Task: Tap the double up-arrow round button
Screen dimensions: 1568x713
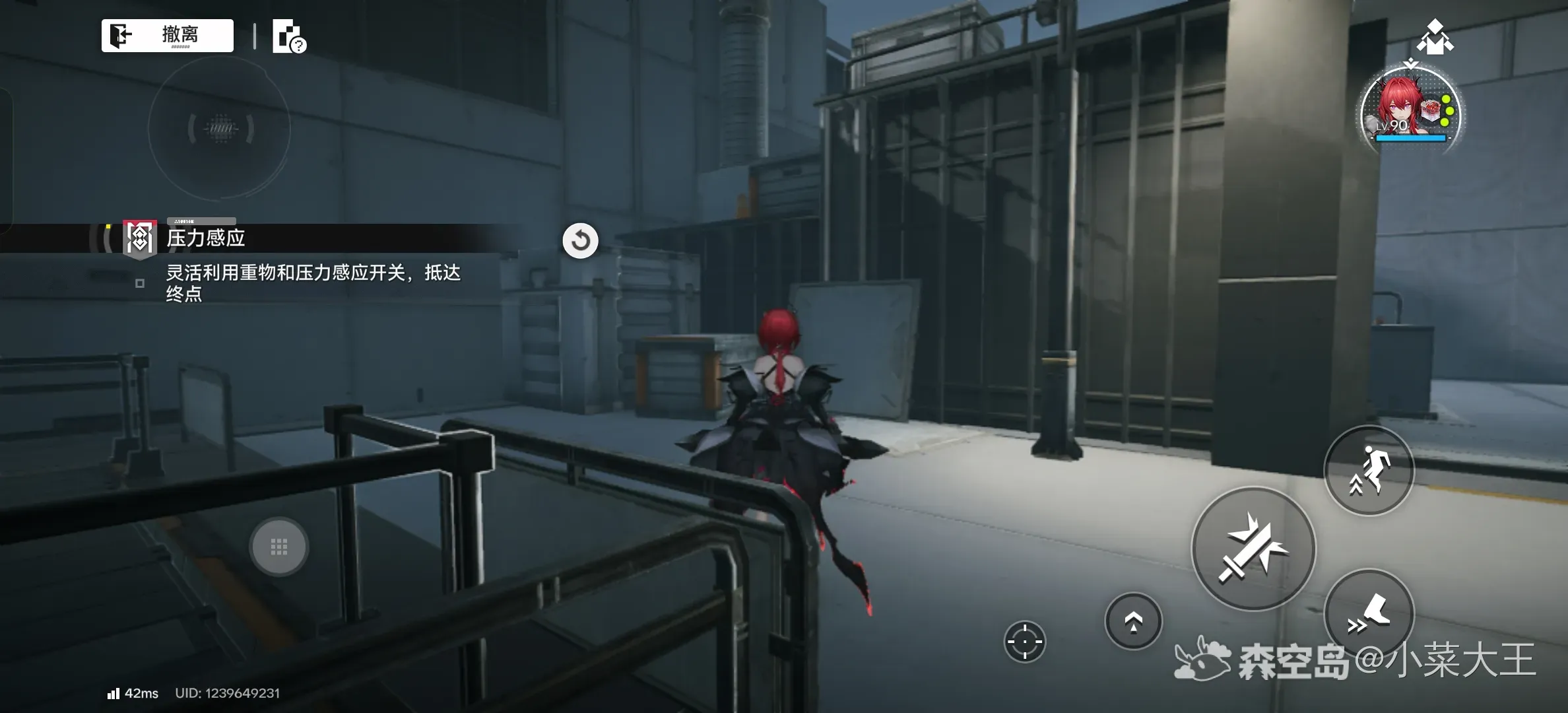Action: click(x=1133, y=621)
